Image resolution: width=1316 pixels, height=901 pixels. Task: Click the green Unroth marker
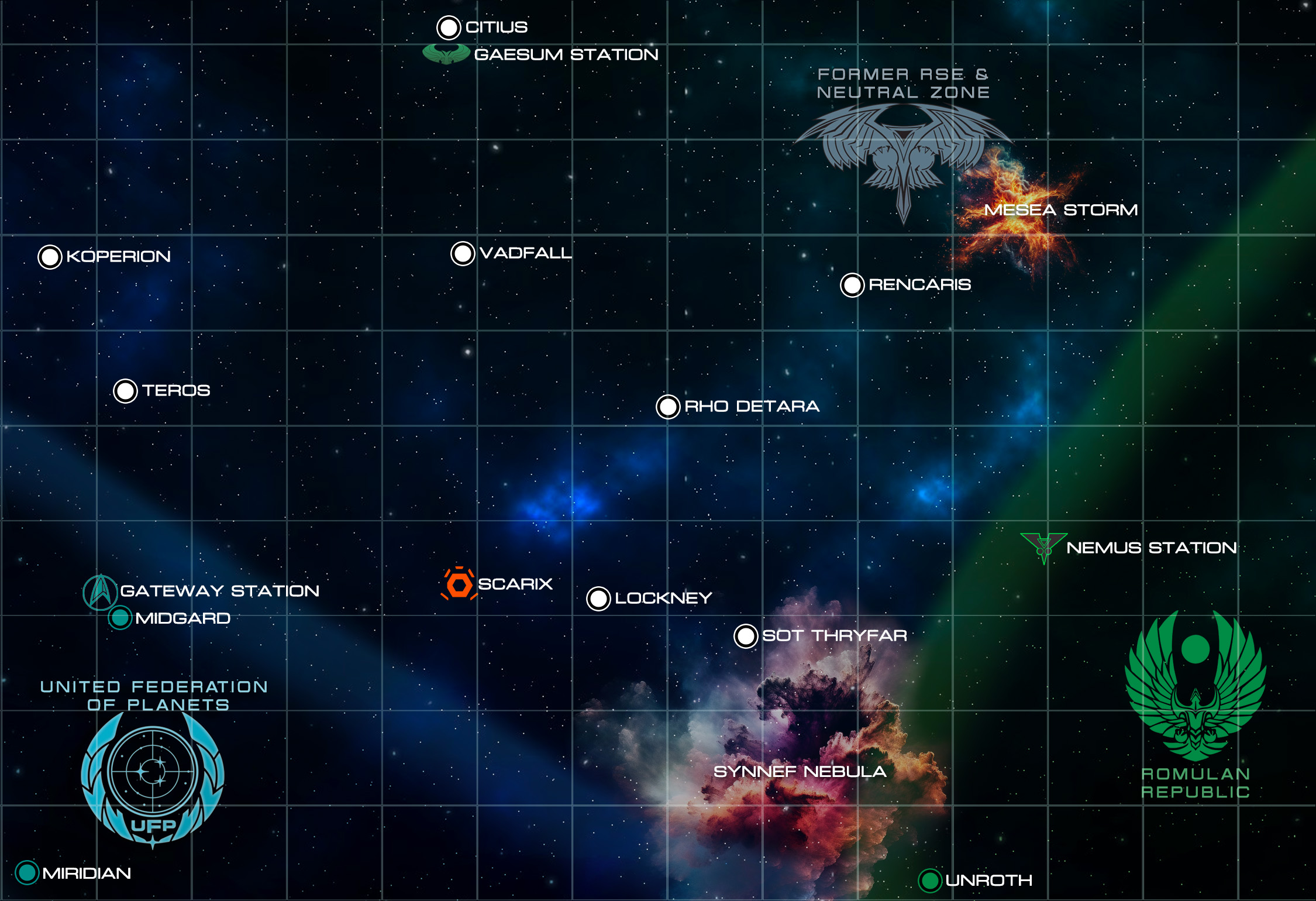[929, 881]
